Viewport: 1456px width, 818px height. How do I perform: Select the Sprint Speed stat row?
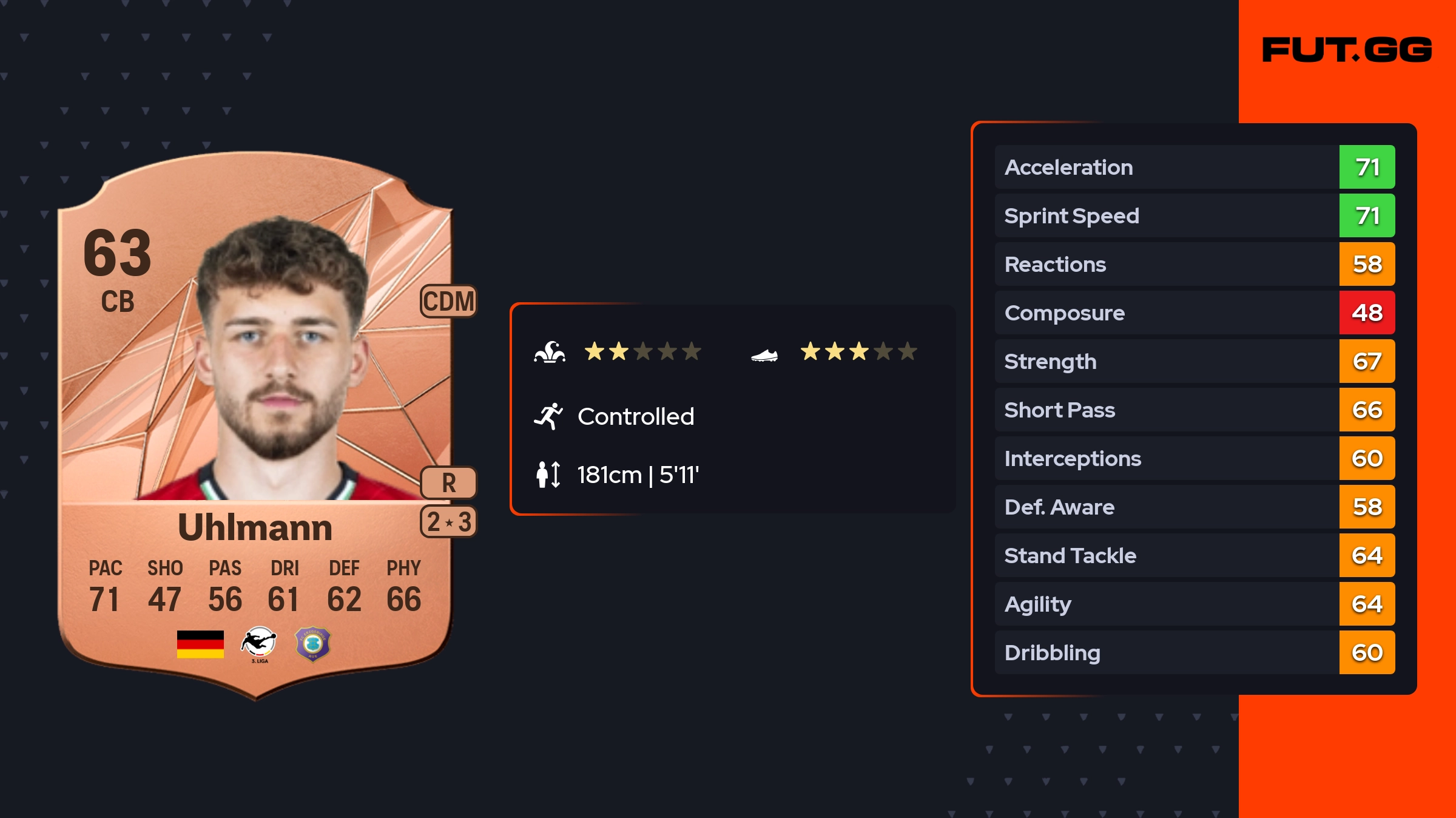click(x=1194, y=215)
